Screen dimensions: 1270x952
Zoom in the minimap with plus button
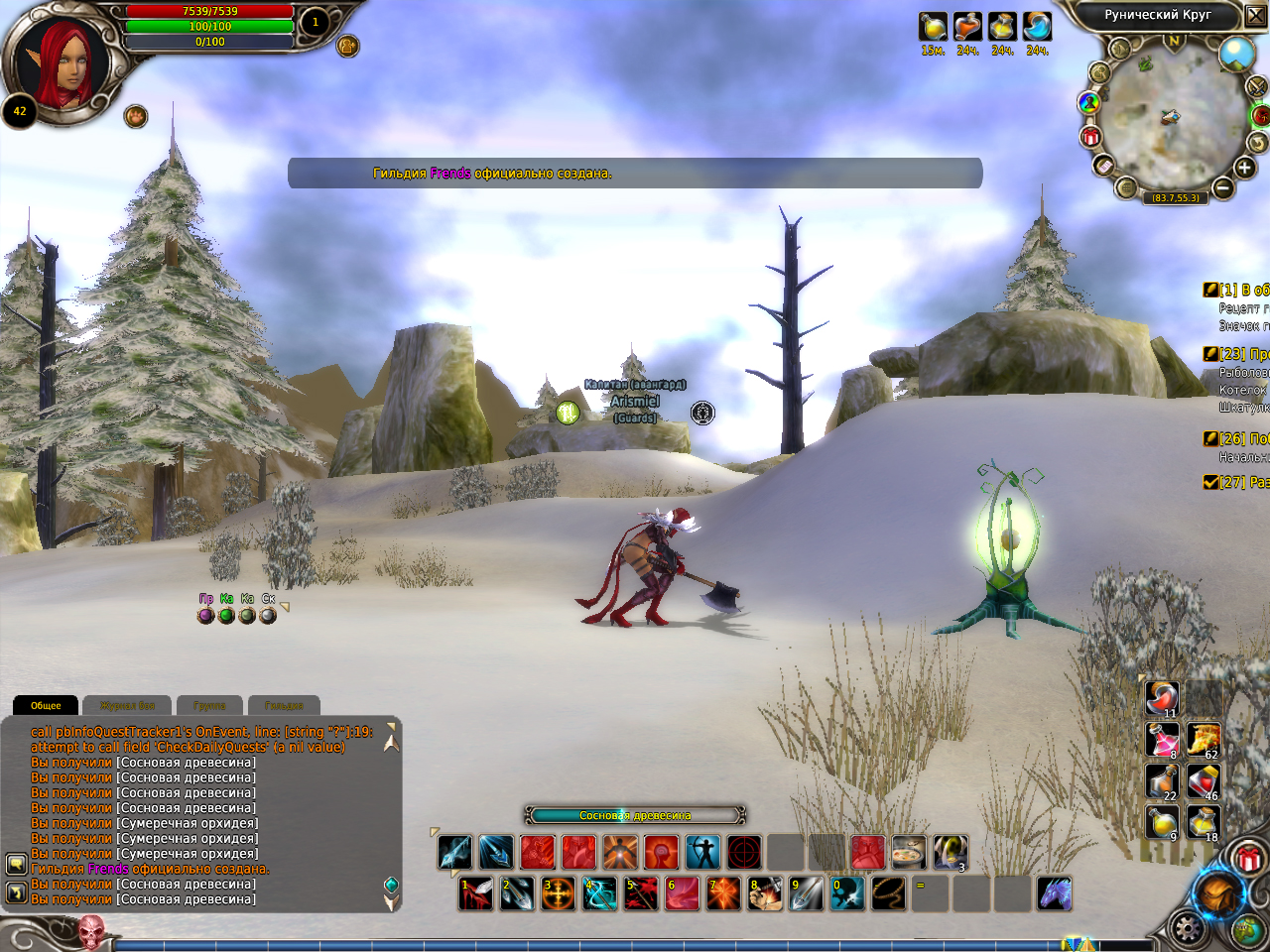(1244, 168)
